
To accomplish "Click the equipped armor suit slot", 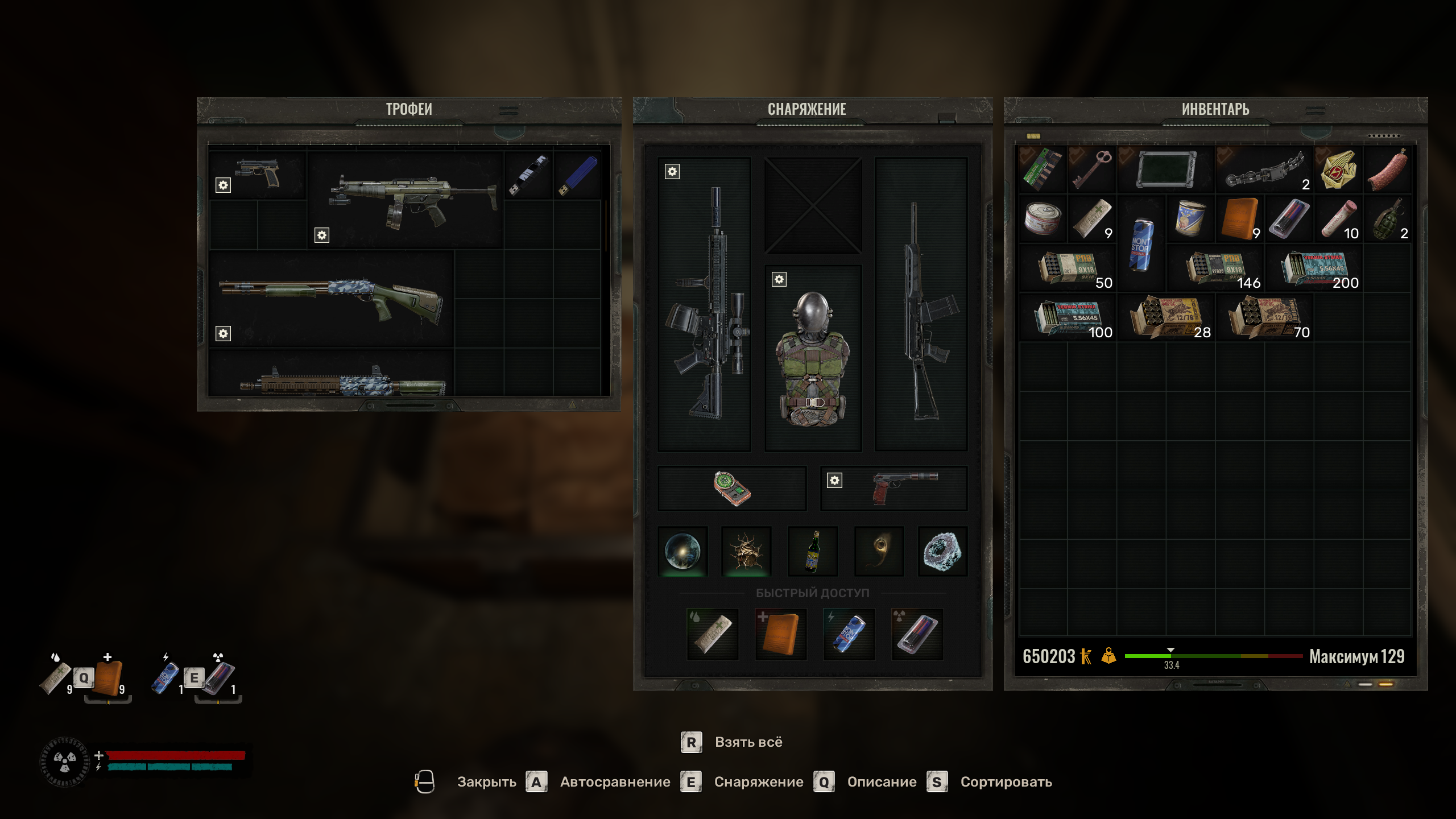I will [x=813, y=358].
